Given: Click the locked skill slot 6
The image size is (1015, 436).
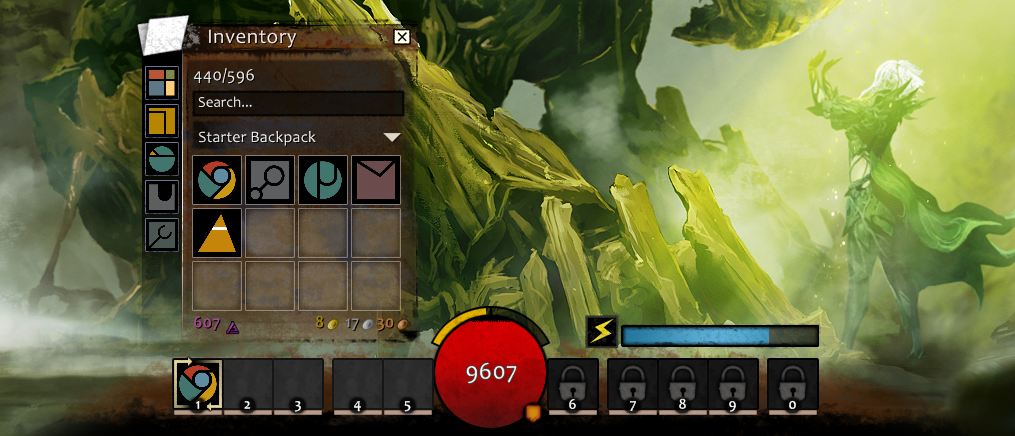Looking at the screenshot, I should [573, 384].
